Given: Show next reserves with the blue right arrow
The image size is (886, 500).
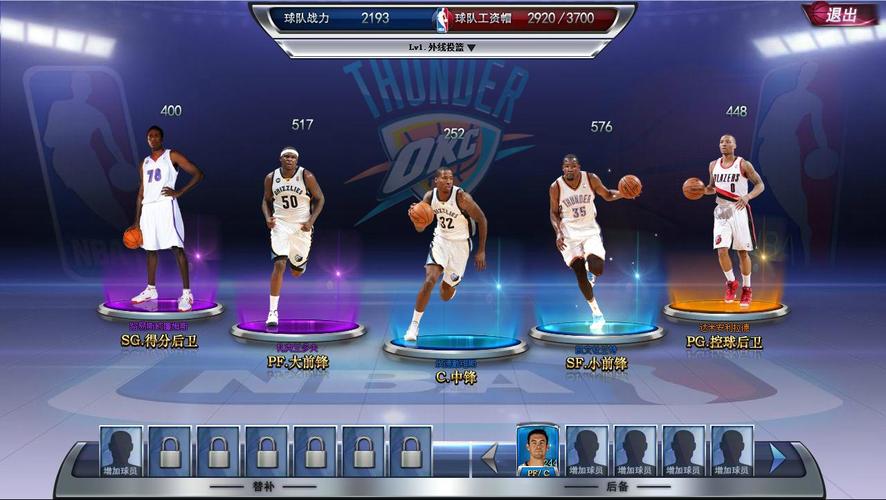Looking at the screenshot, I should tap(777, 458).
